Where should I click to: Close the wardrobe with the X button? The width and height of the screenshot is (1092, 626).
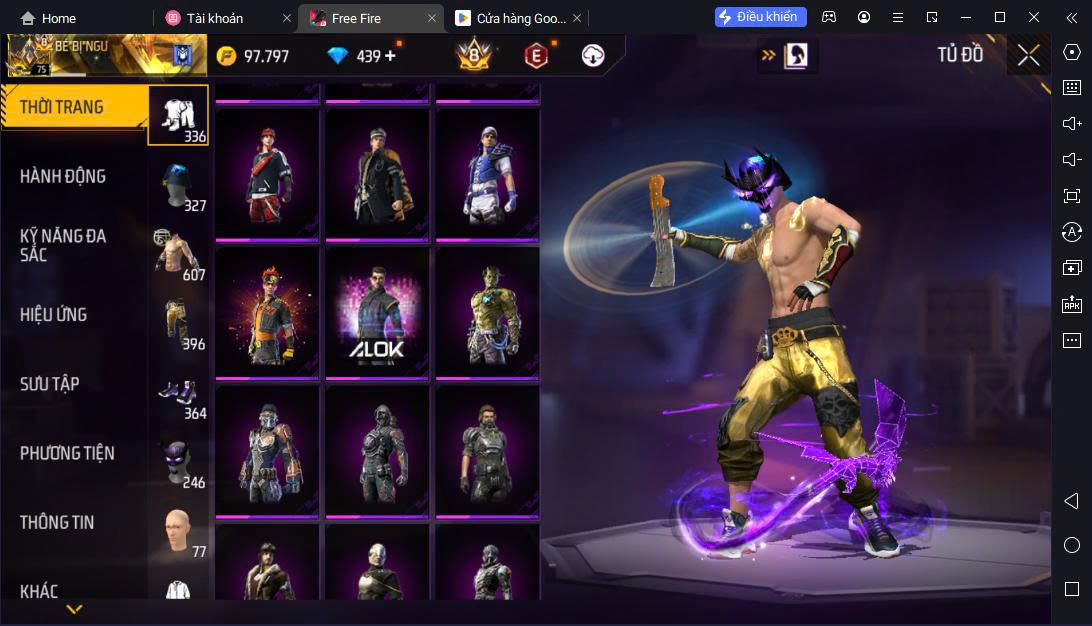[1028, 55]
